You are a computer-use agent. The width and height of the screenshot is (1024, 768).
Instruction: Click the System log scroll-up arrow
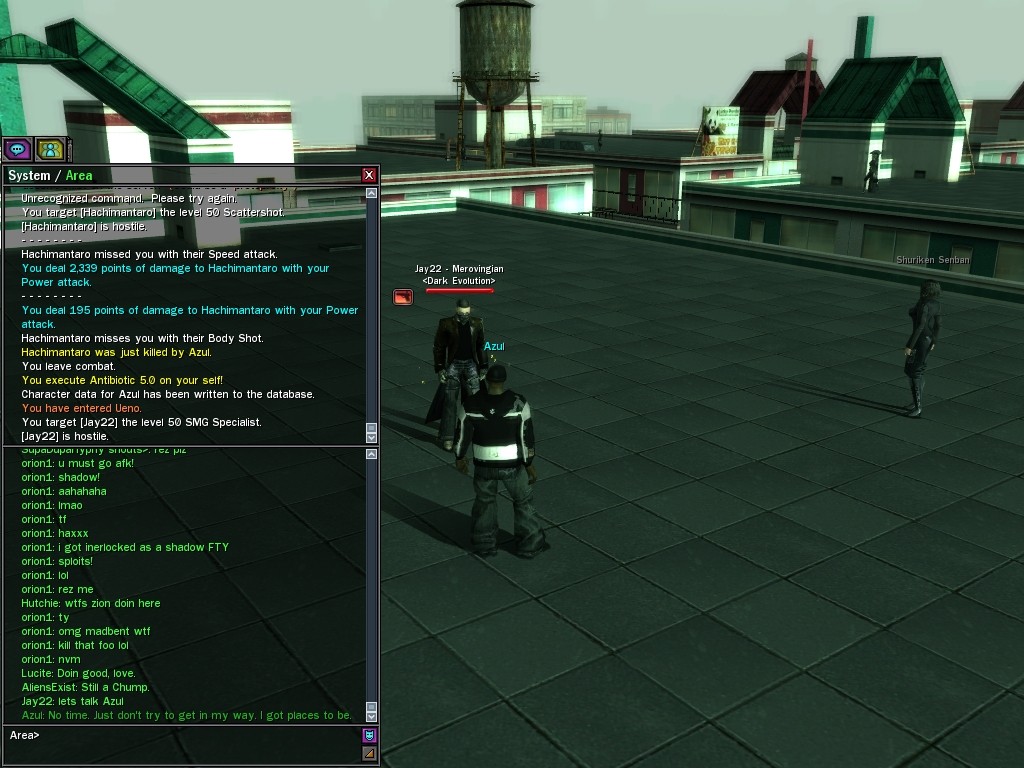(372, 193)
